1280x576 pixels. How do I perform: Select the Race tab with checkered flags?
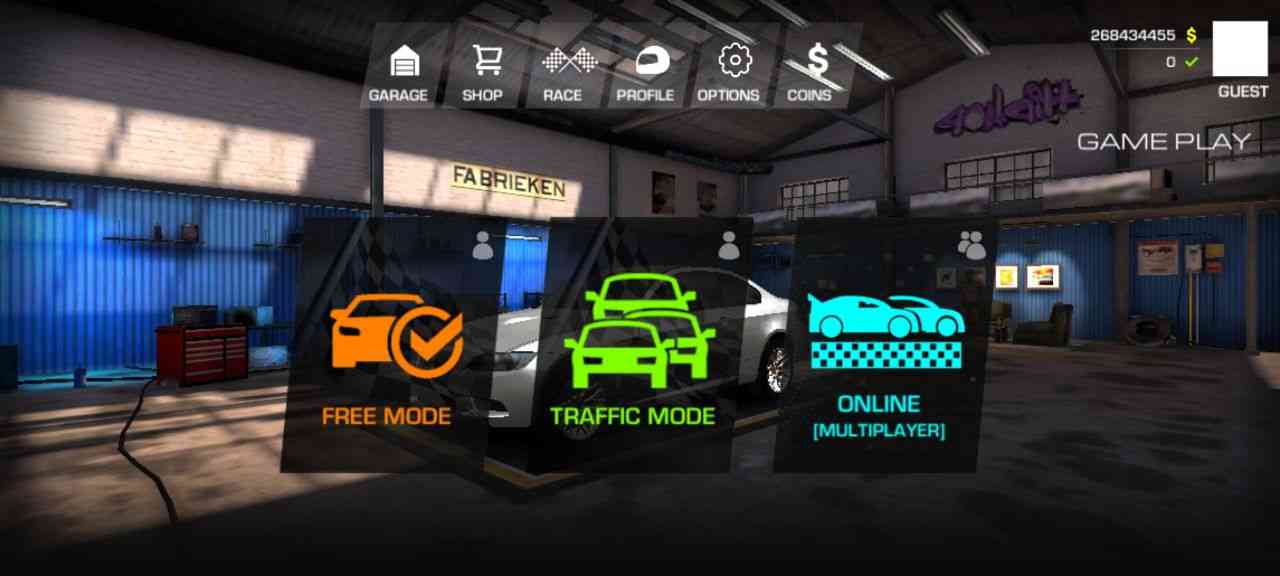(563, 72)
